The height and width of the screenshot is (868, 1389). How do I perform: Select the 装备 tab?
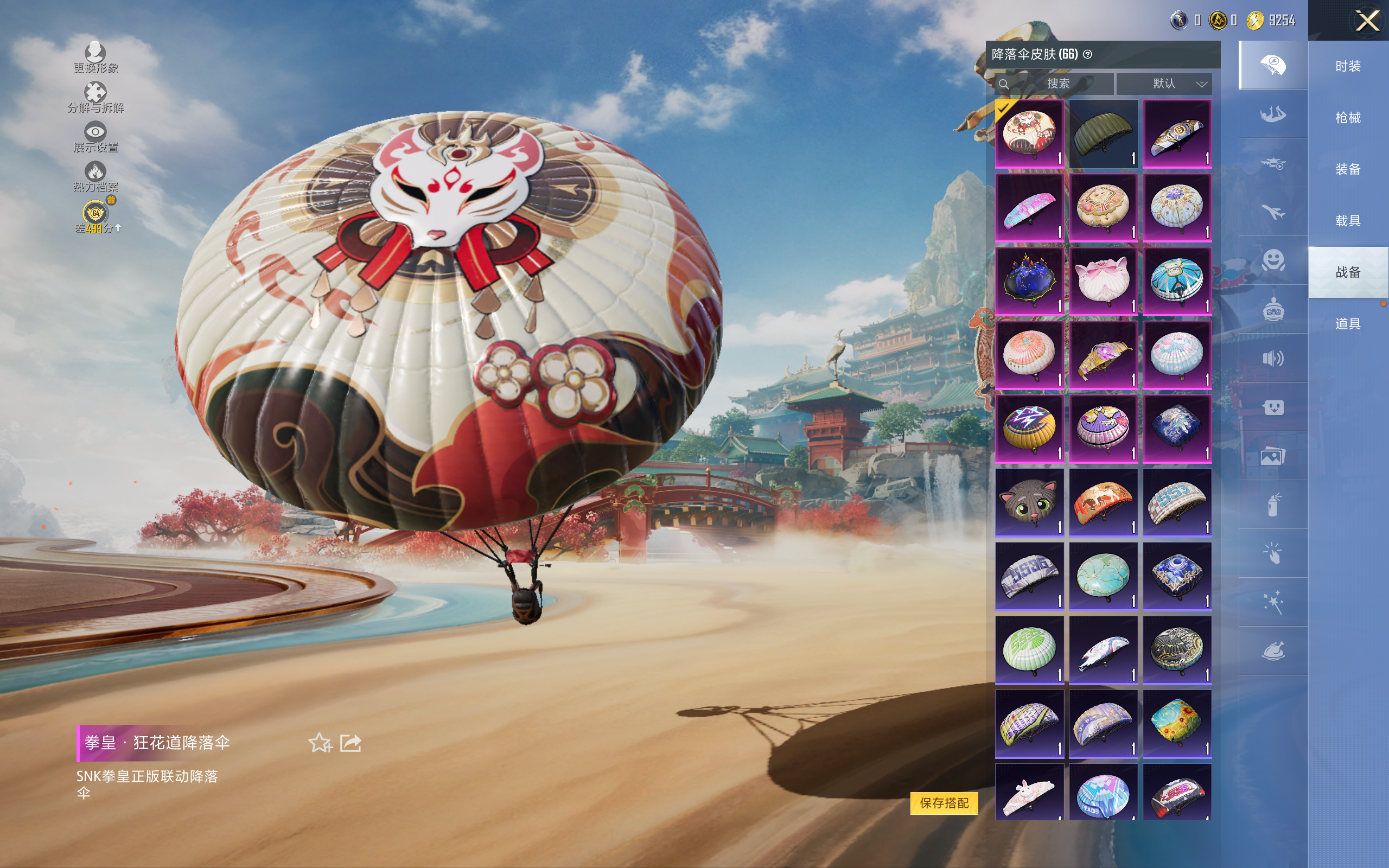point(1348,169)
